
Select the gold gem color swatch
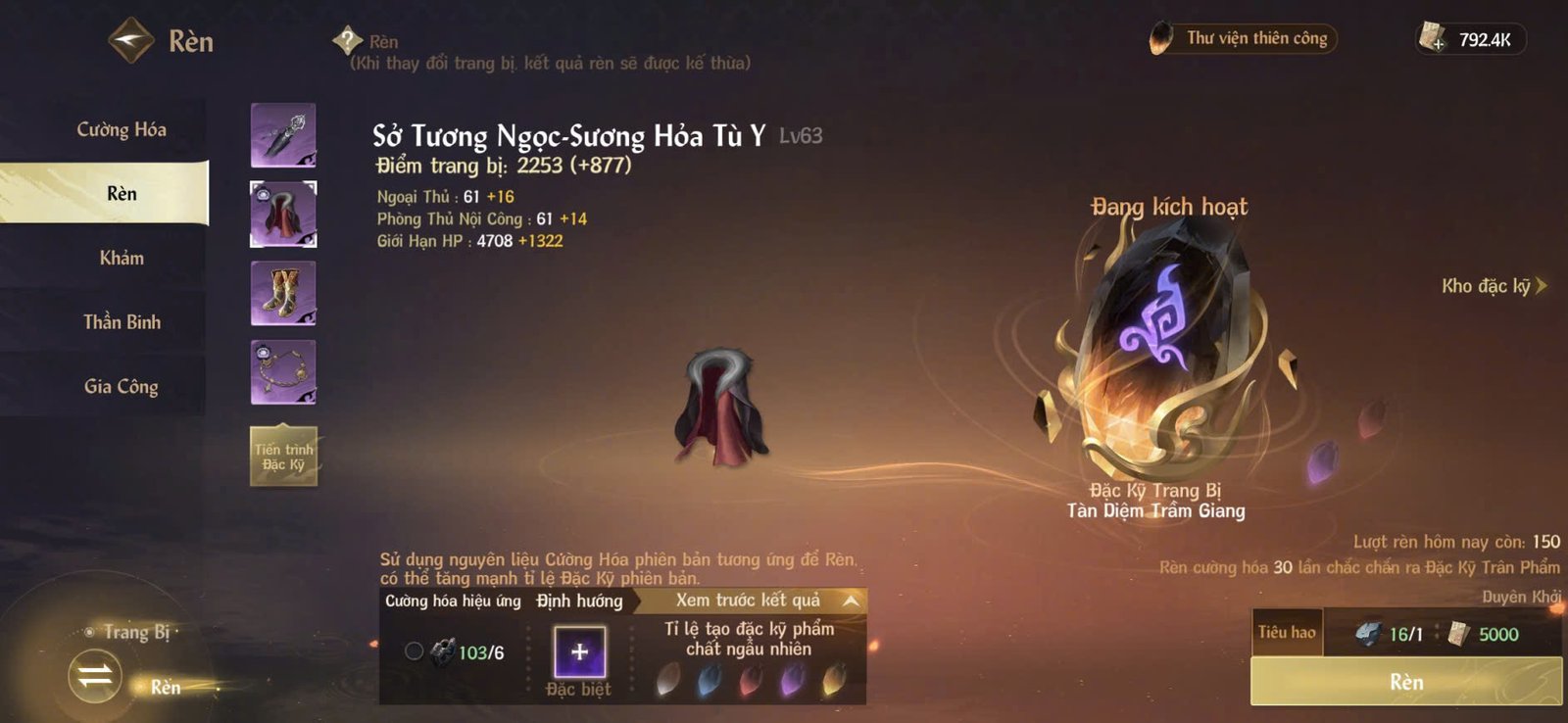coord(833,678)
